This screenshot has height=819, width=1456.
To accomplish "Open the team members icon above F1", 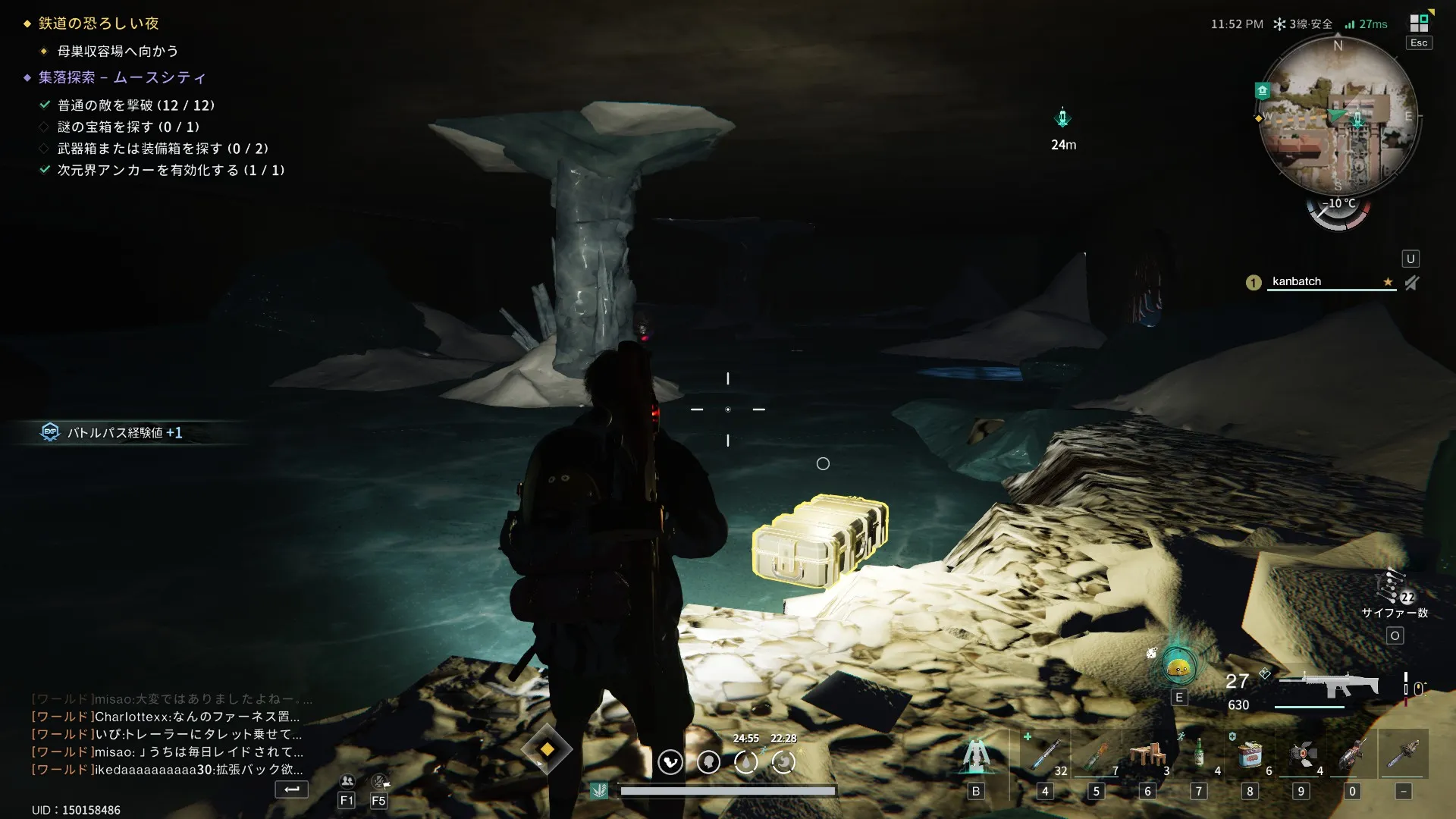I will [347, 781].
